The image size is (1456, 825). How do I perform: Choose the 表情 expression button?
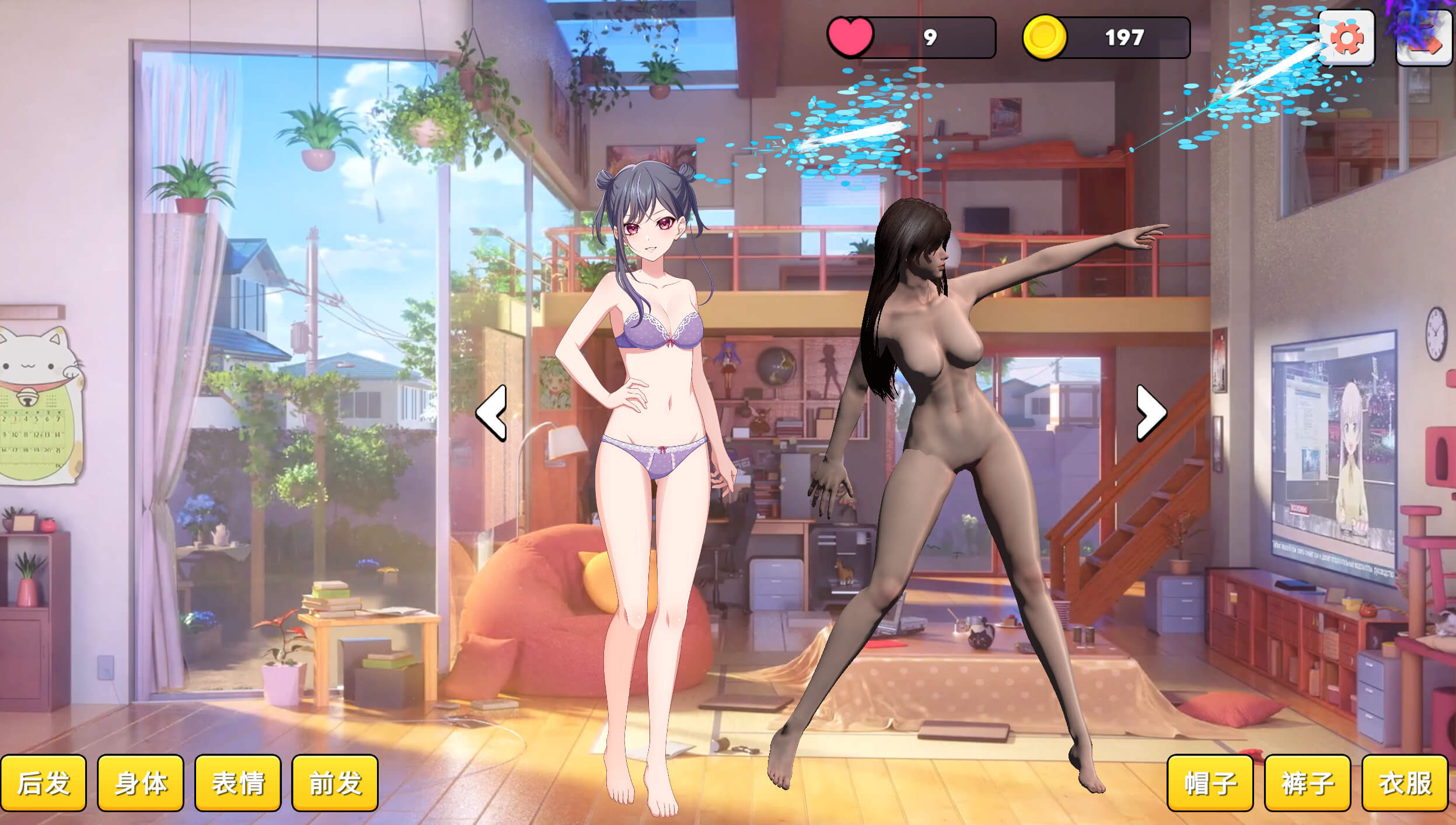tap(238, 783)
